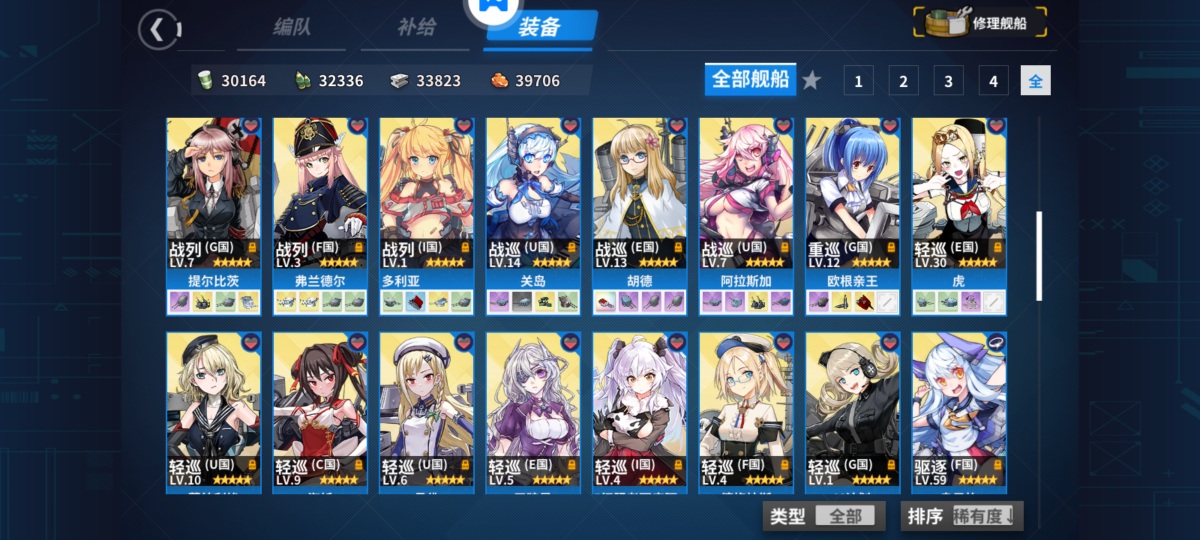Choose fleet number 3
The image size is (1200, 540).
click(948, 81)
